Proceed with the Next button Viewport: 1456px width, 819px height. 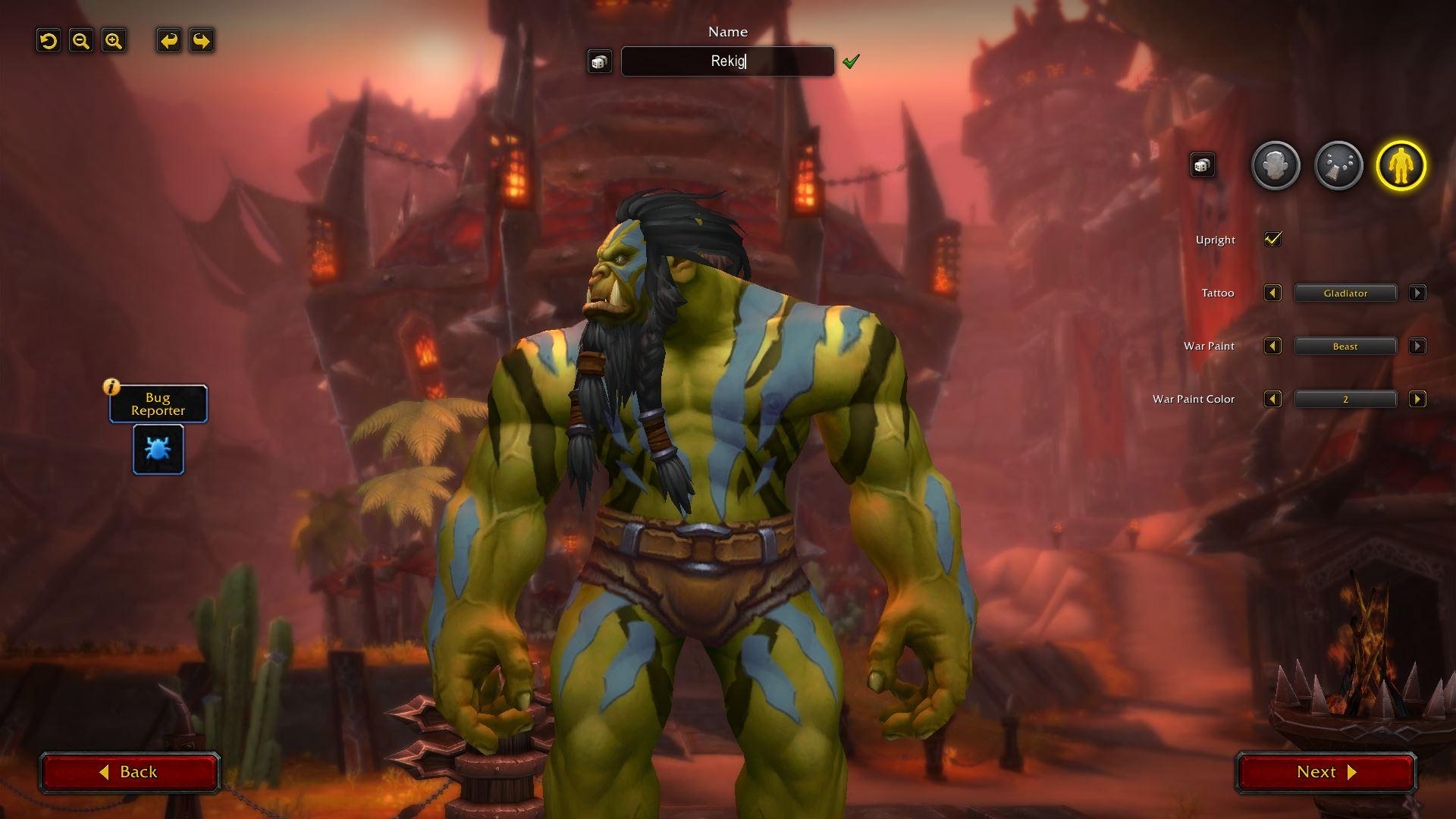pyautogui.click(x=1326, y=772)
